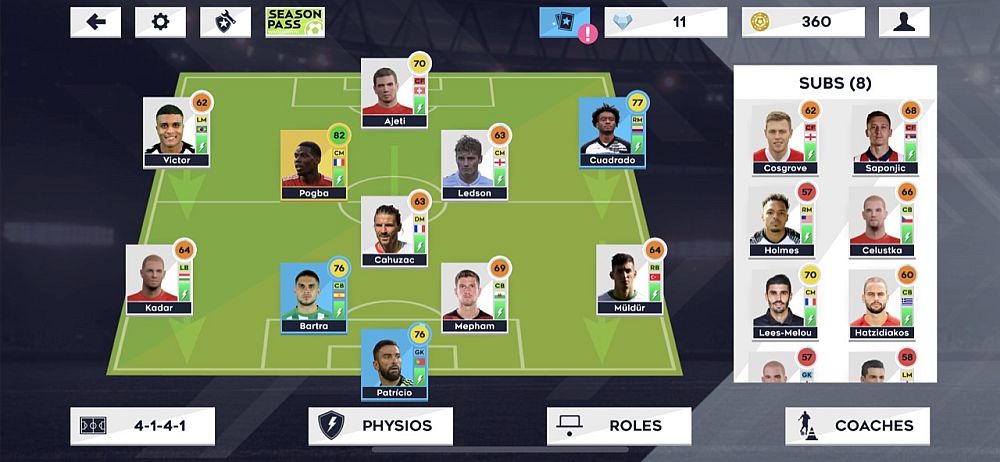The height and width of the screenshot is (462, 1000).
Task: Open the user profile button
Action: [x=903, y=22]
